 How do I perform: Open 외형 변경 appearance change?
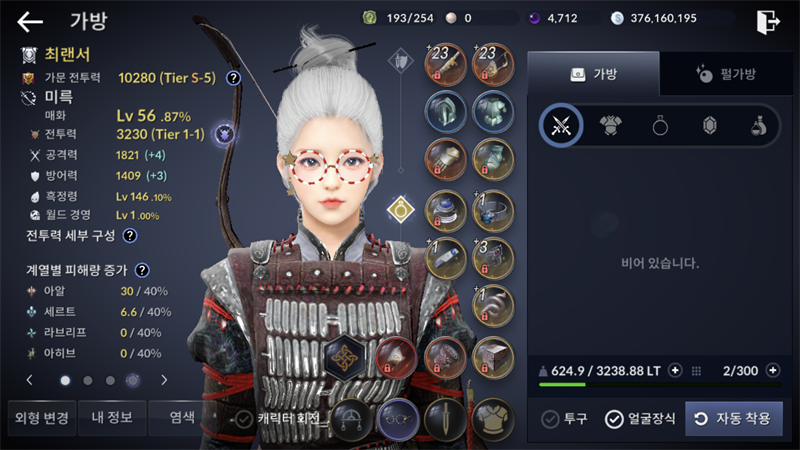39,418
